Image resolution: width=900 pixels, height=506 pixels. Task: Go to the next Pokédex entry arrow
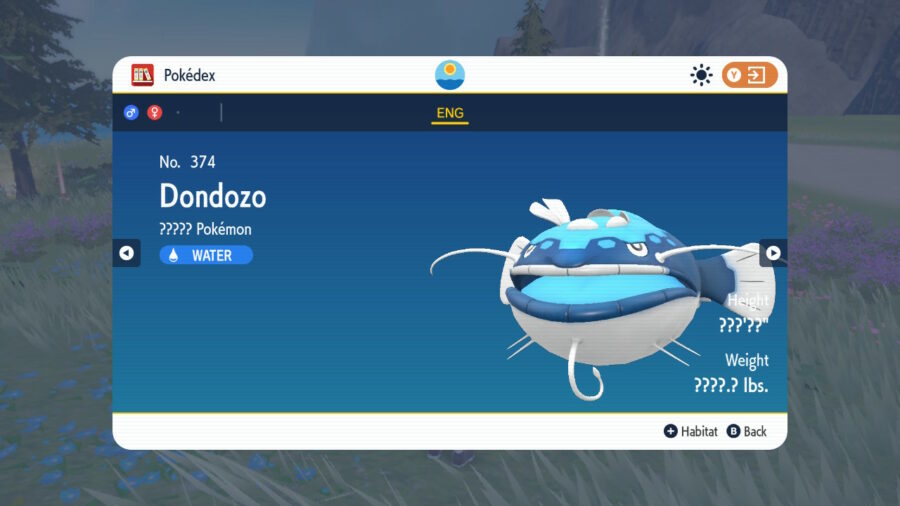[x=773, y=253]
